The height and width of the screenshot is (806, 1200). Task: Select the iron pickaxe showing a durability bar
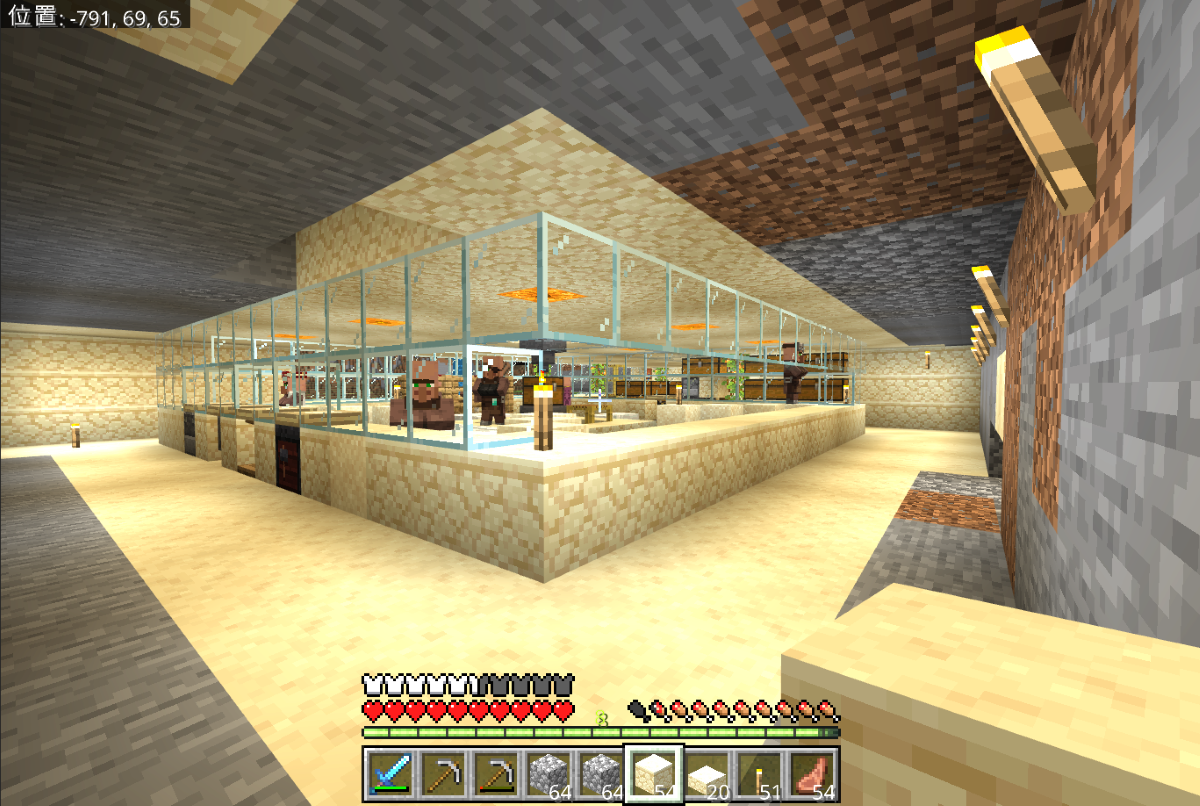pos(494,773)
